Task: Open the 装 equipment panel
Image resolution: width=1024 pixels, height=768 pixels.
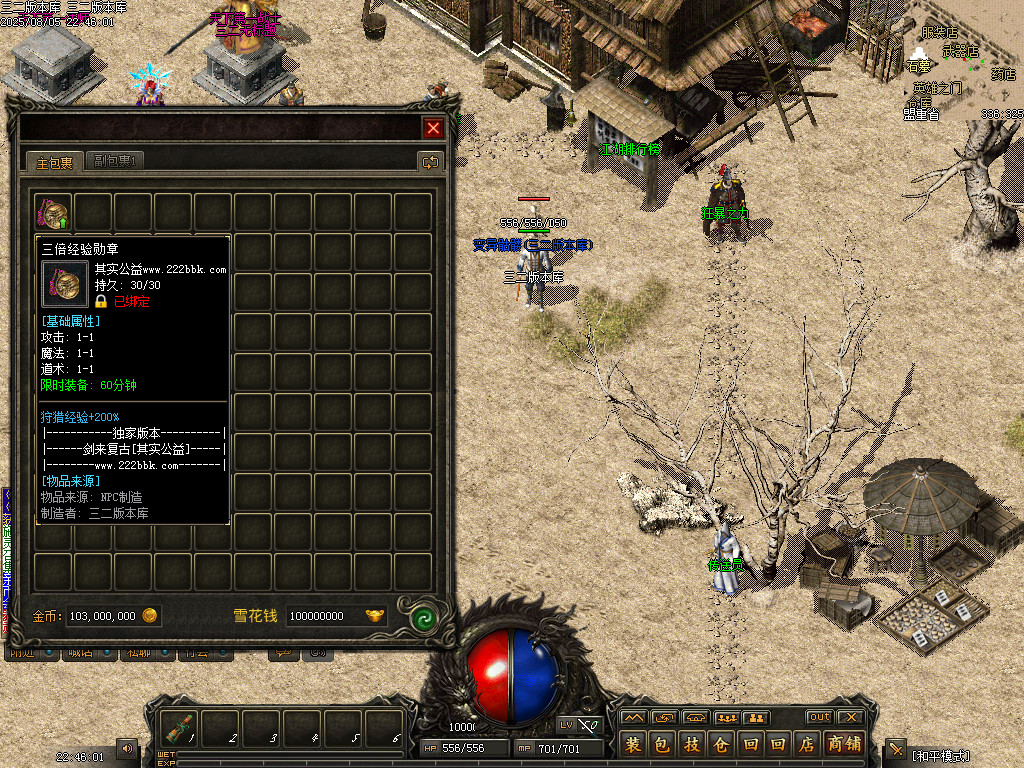Action: point(633,745)
